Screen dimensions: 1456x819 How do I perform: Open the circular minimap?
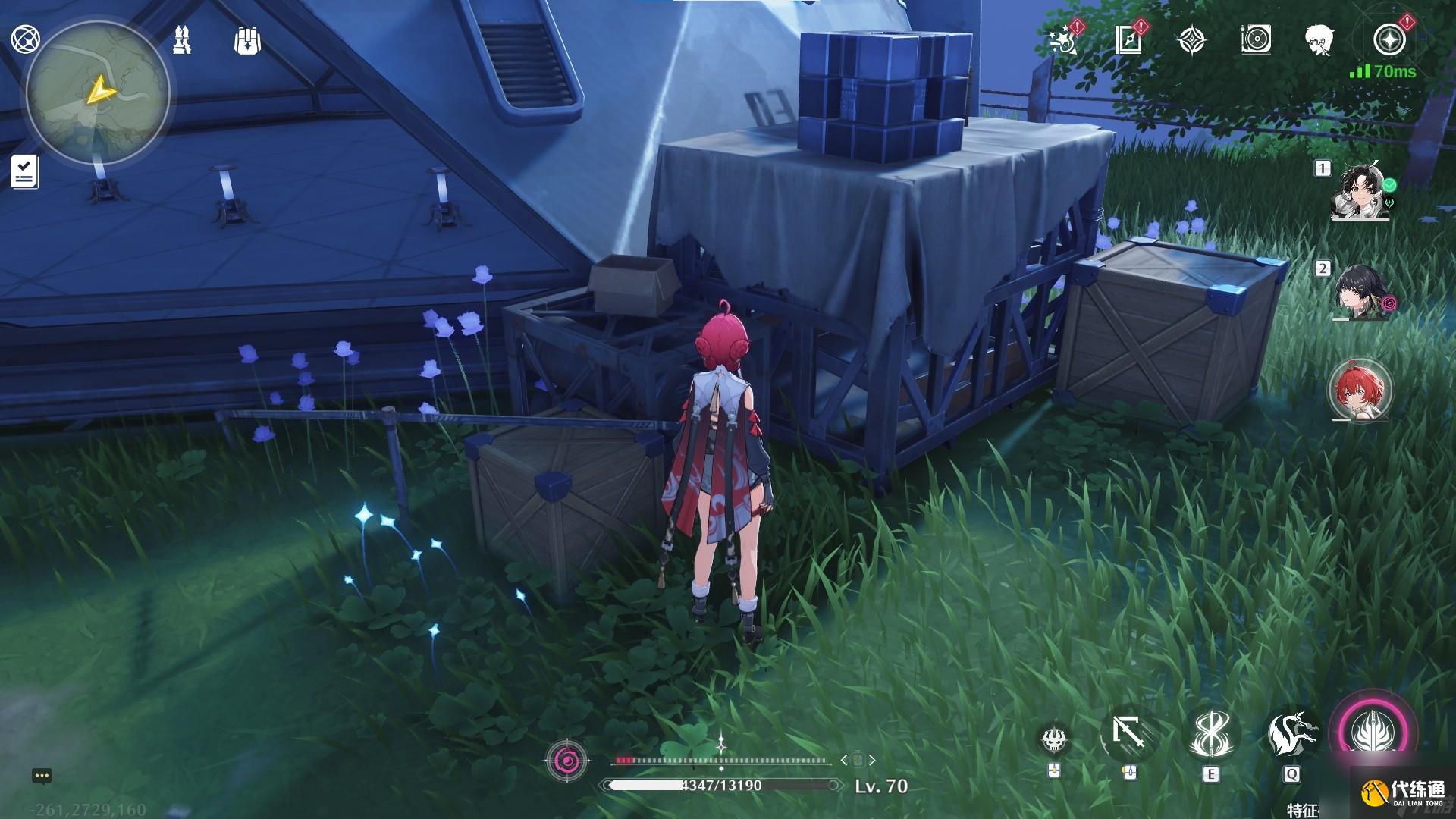click(x=98, y=93)
